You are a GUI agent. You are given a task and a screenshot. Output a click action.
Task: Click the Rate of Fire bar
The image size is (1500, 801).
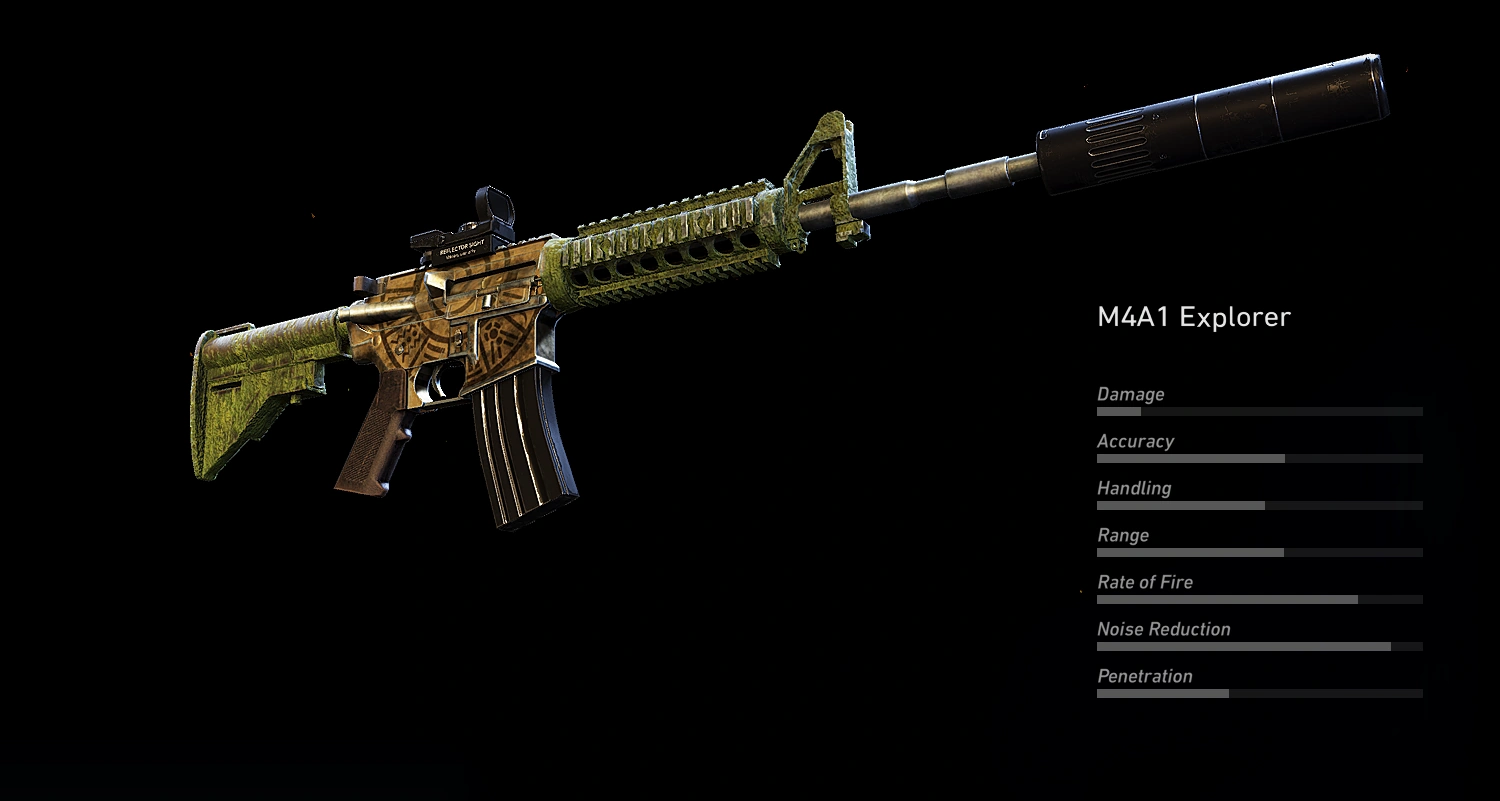[x=1260, y=599]
